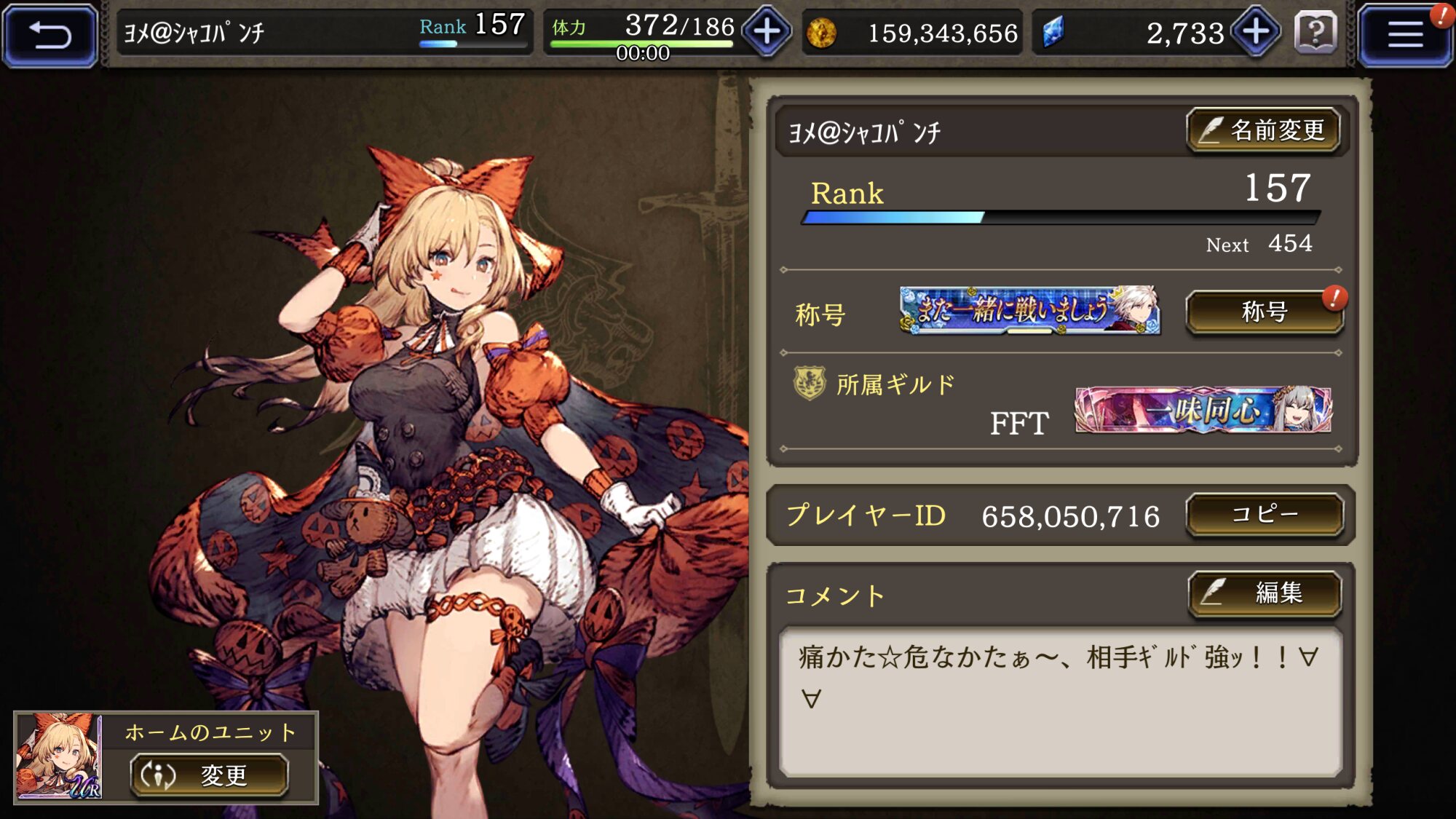
Task: Go back using the return arrow button
Action: point(50,34)
